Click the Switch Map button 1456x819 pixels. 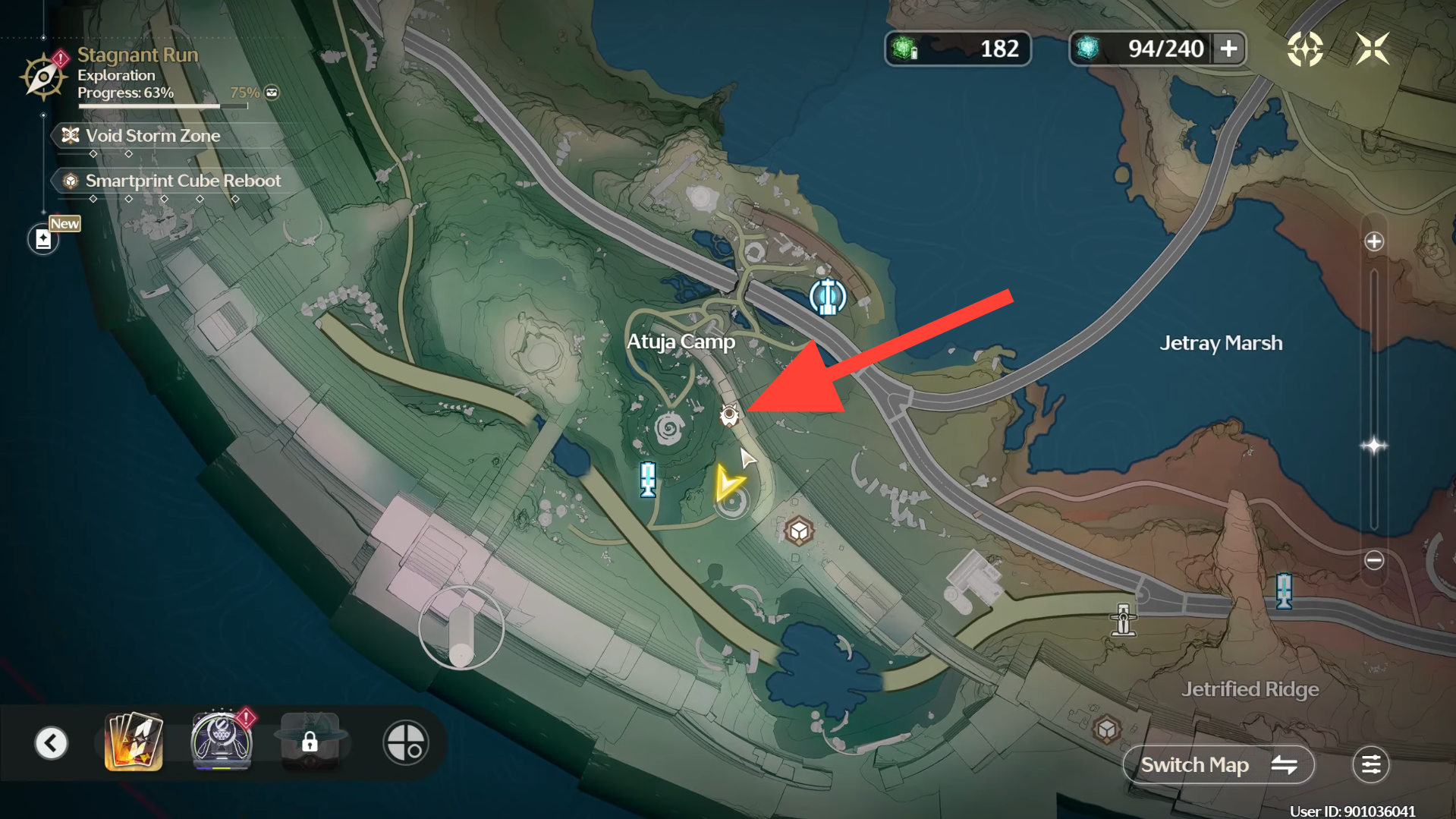tap(1218, 765)
